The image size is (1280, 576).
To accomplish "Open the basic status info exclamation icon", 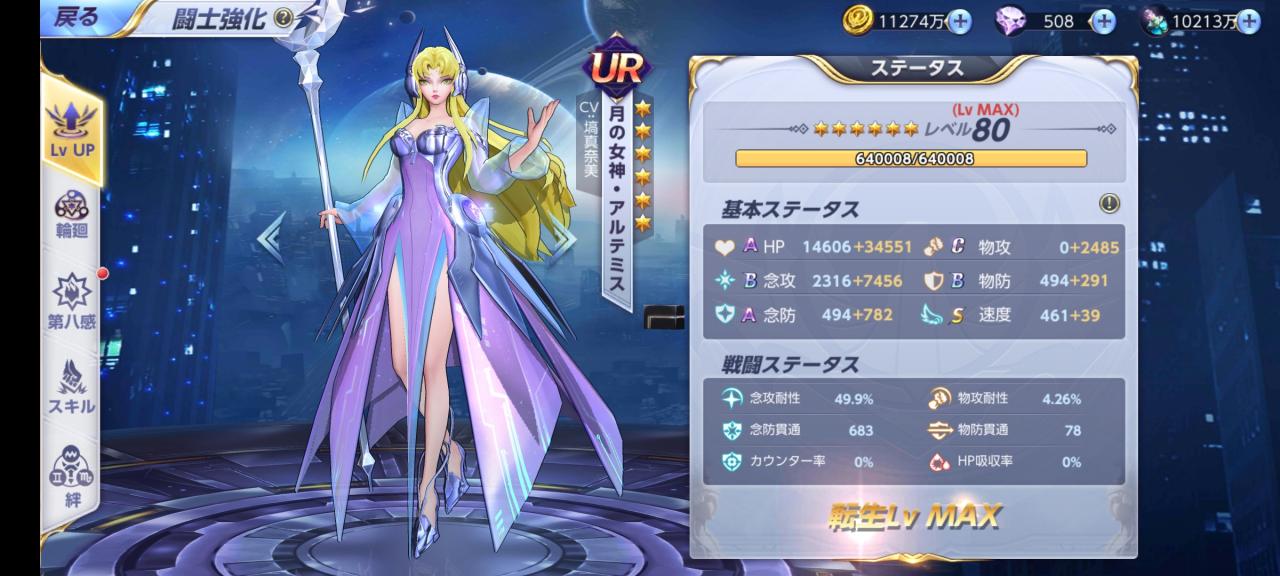I will tap(1109, 203).
